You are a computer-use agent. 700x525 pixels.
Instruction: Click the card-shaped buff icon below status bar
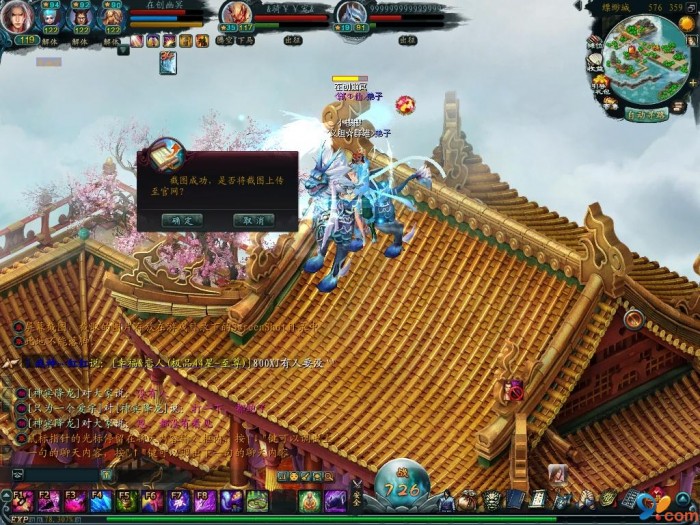pos(168,62)
